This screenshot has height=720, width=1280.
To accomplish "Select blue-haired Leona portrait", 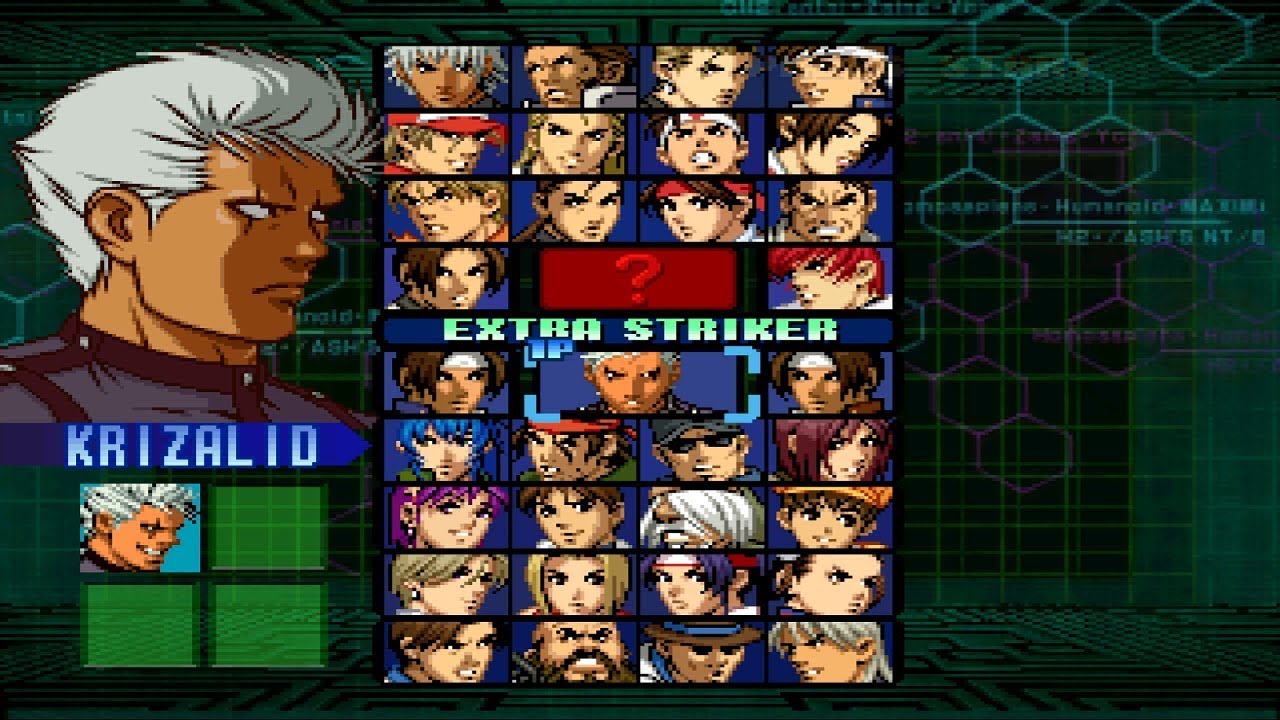I will pyautogui.click(x=446, y=449).
